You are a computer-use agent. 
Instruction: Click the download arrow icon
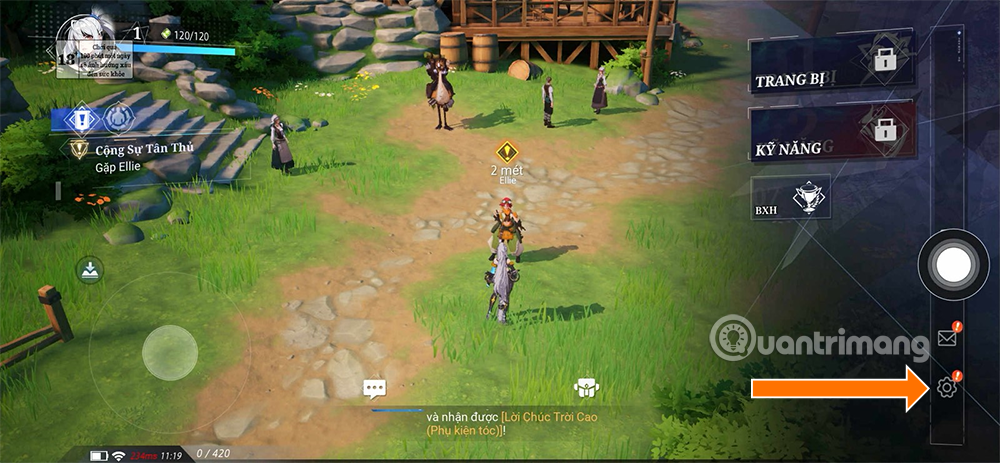coord(89,269)
